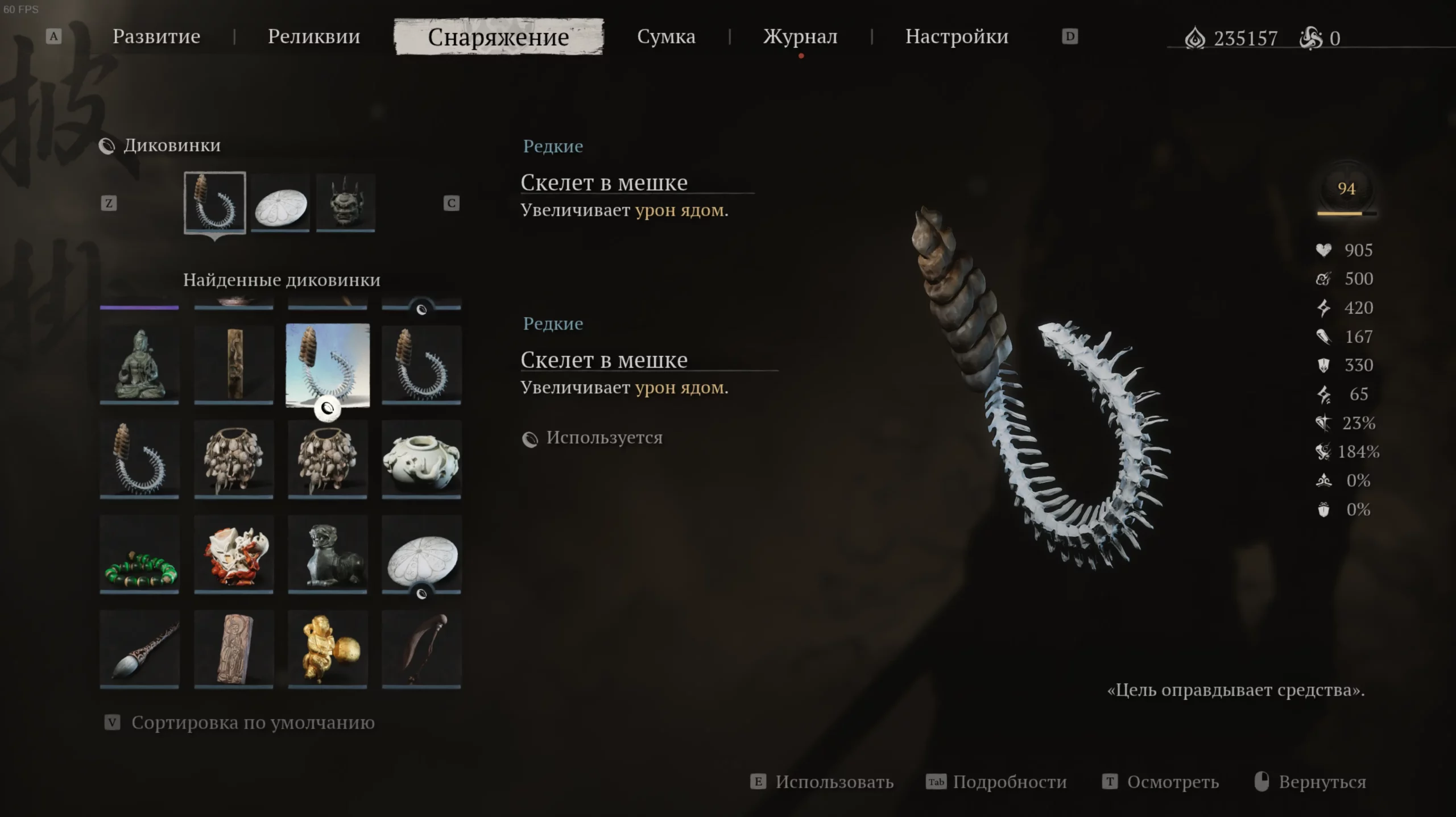Switch to the Развитие tab
The height and width of the screenshot is (817, 1456).
click(156, 37)
